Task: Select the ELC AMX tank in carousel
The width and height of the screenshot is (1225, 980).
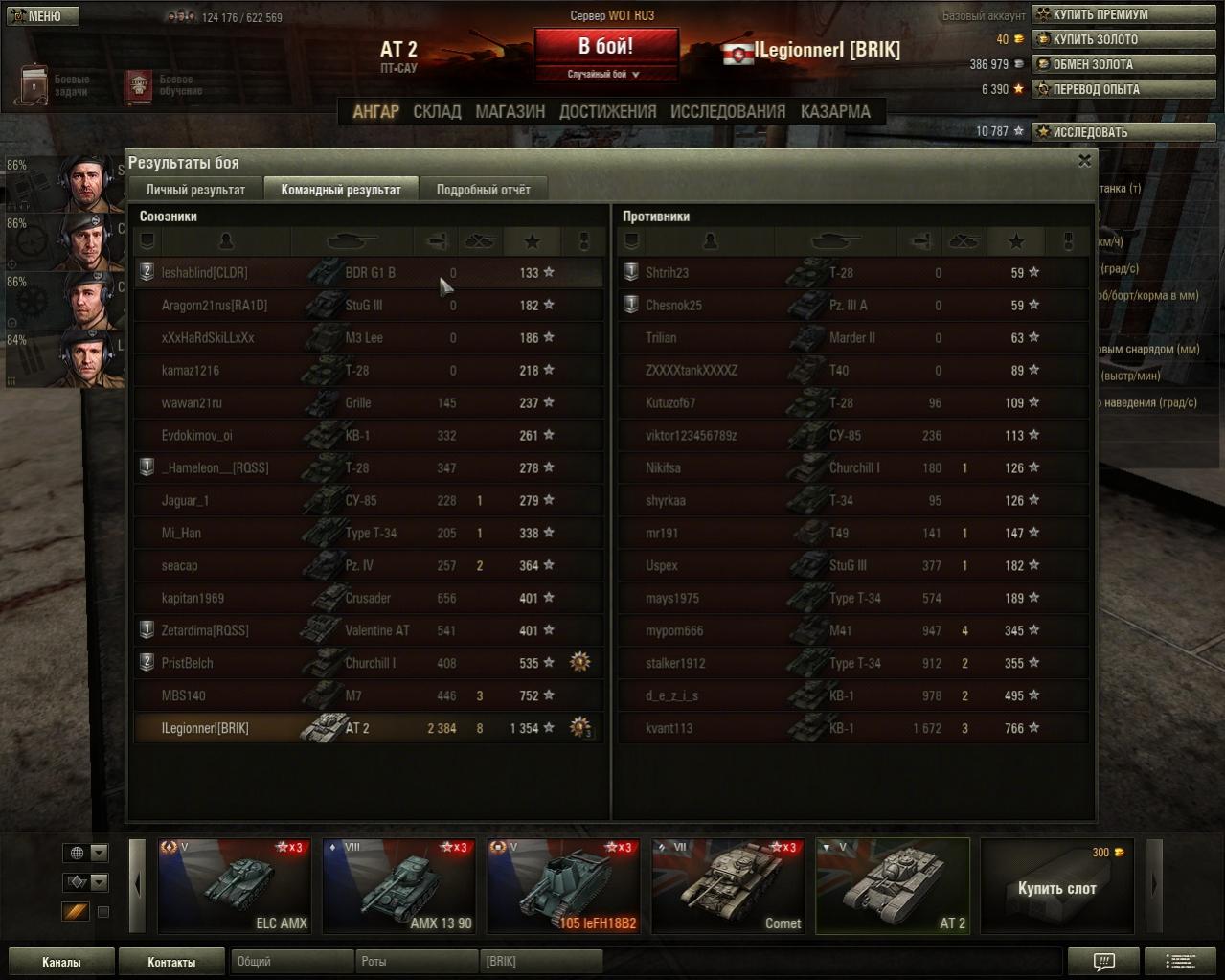Action: click(234, 886)
